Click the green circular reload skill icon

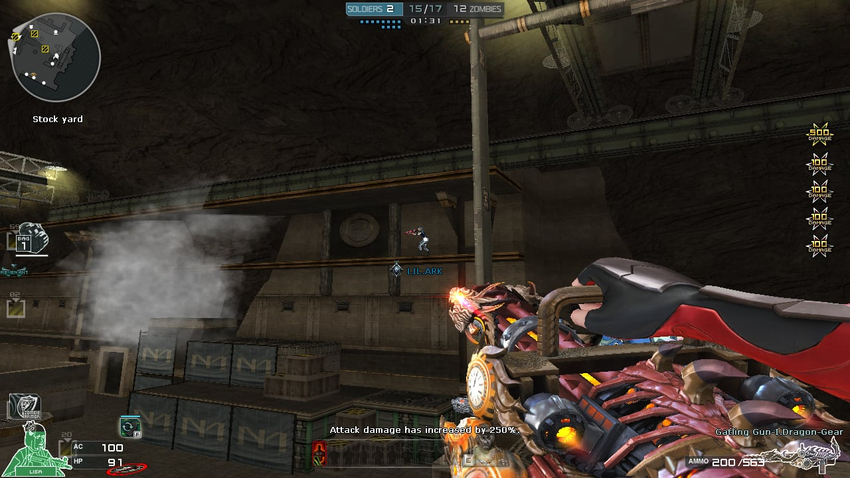[x=130, y=427]
